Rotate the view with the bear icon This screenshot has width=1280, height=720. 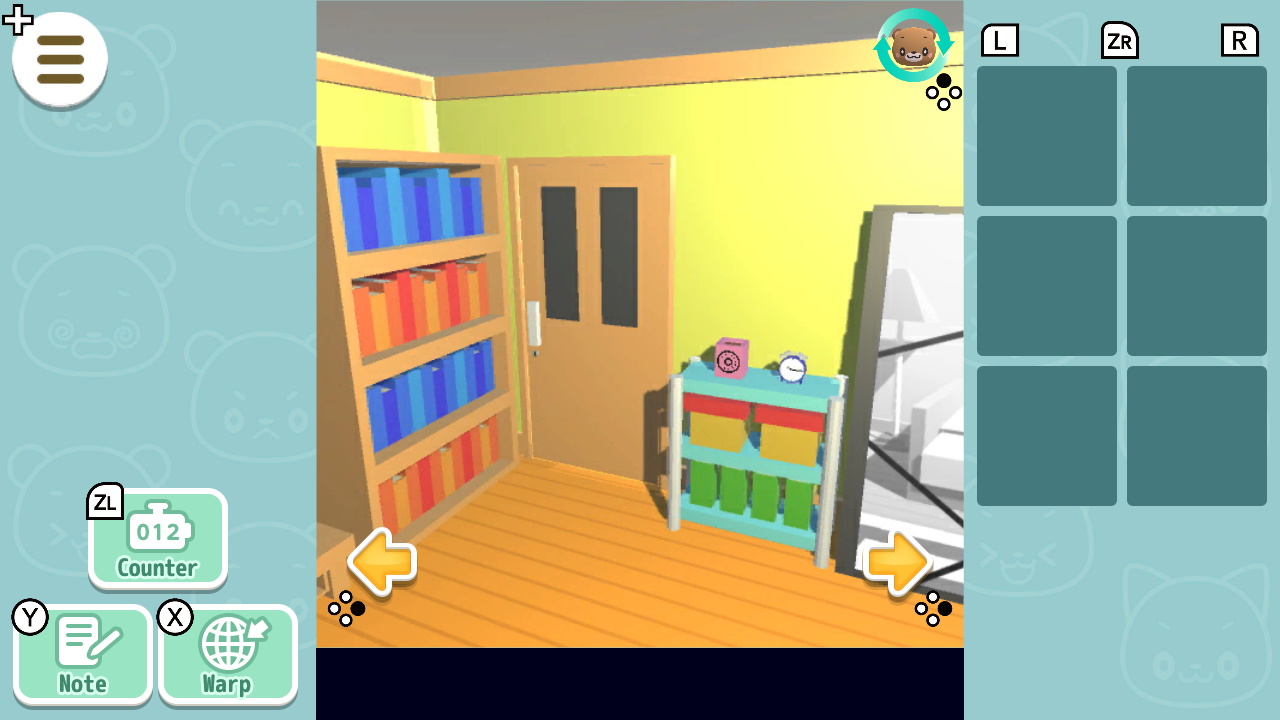pyautogui.click(x=913, y=47)
